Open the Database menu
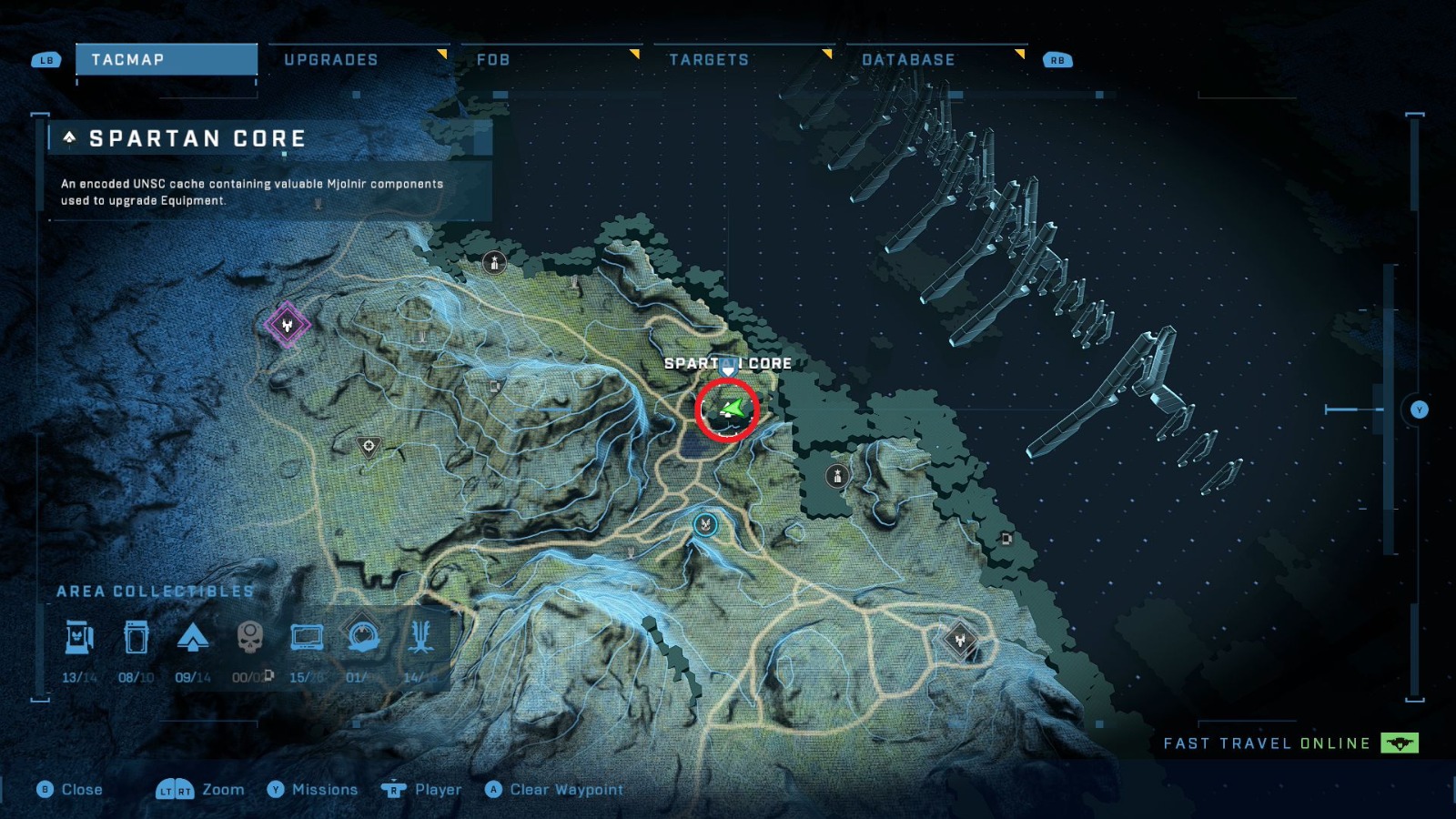 (x=907, y=59)
